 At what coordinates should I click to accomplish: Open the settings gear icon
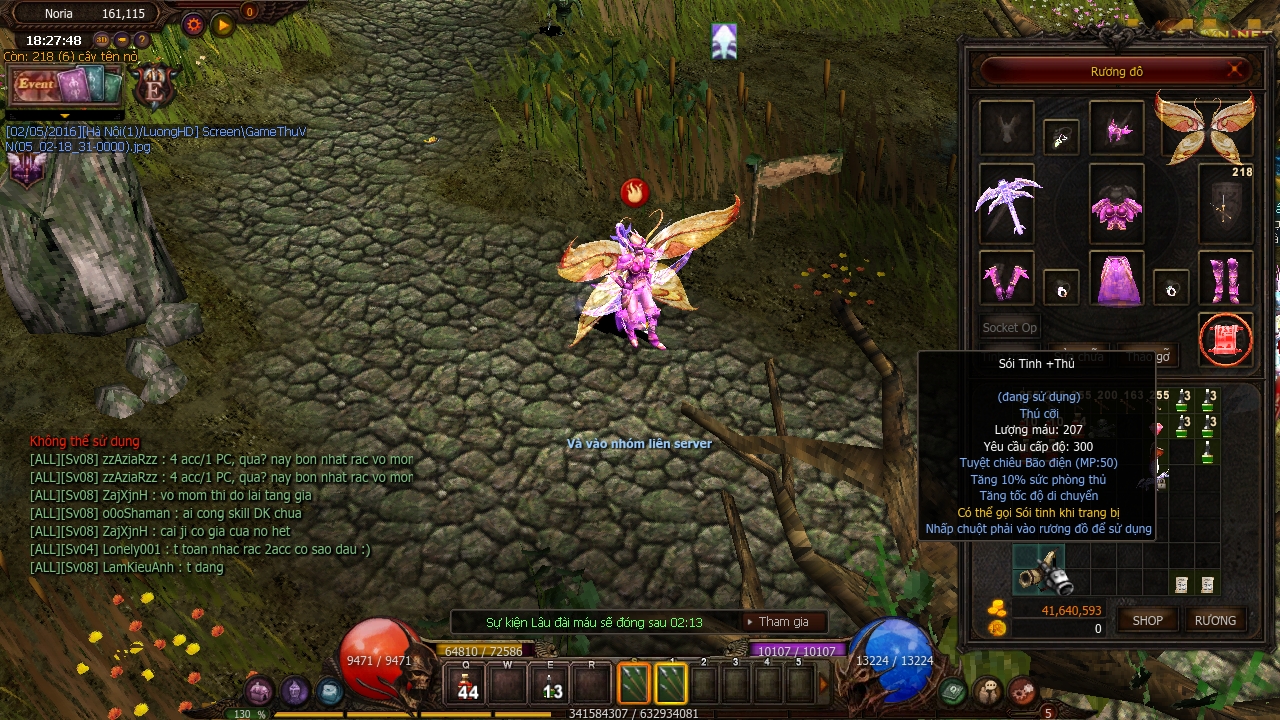coord(194,25)
